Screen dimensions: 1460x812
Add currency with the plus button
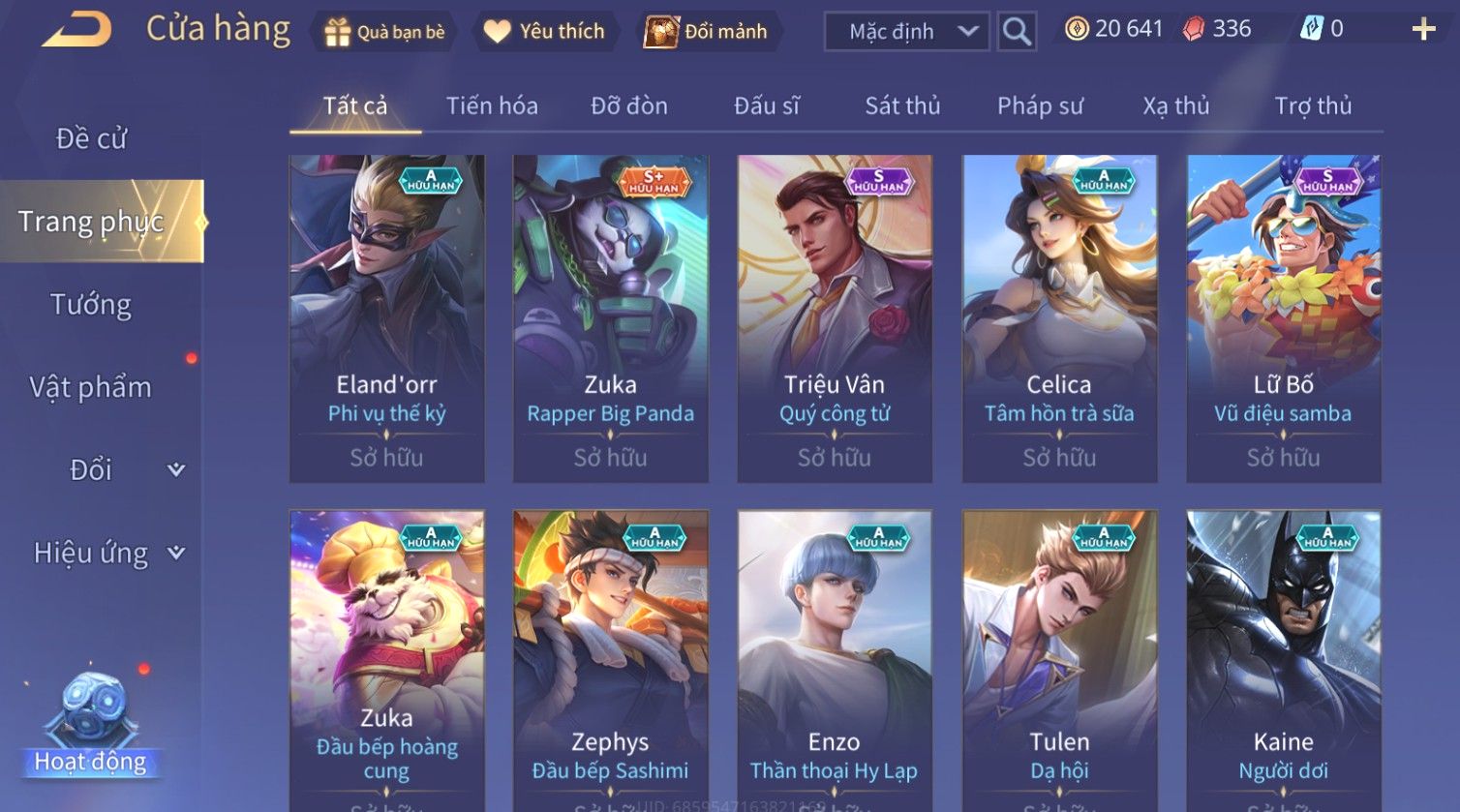(x=1423, y=30)
